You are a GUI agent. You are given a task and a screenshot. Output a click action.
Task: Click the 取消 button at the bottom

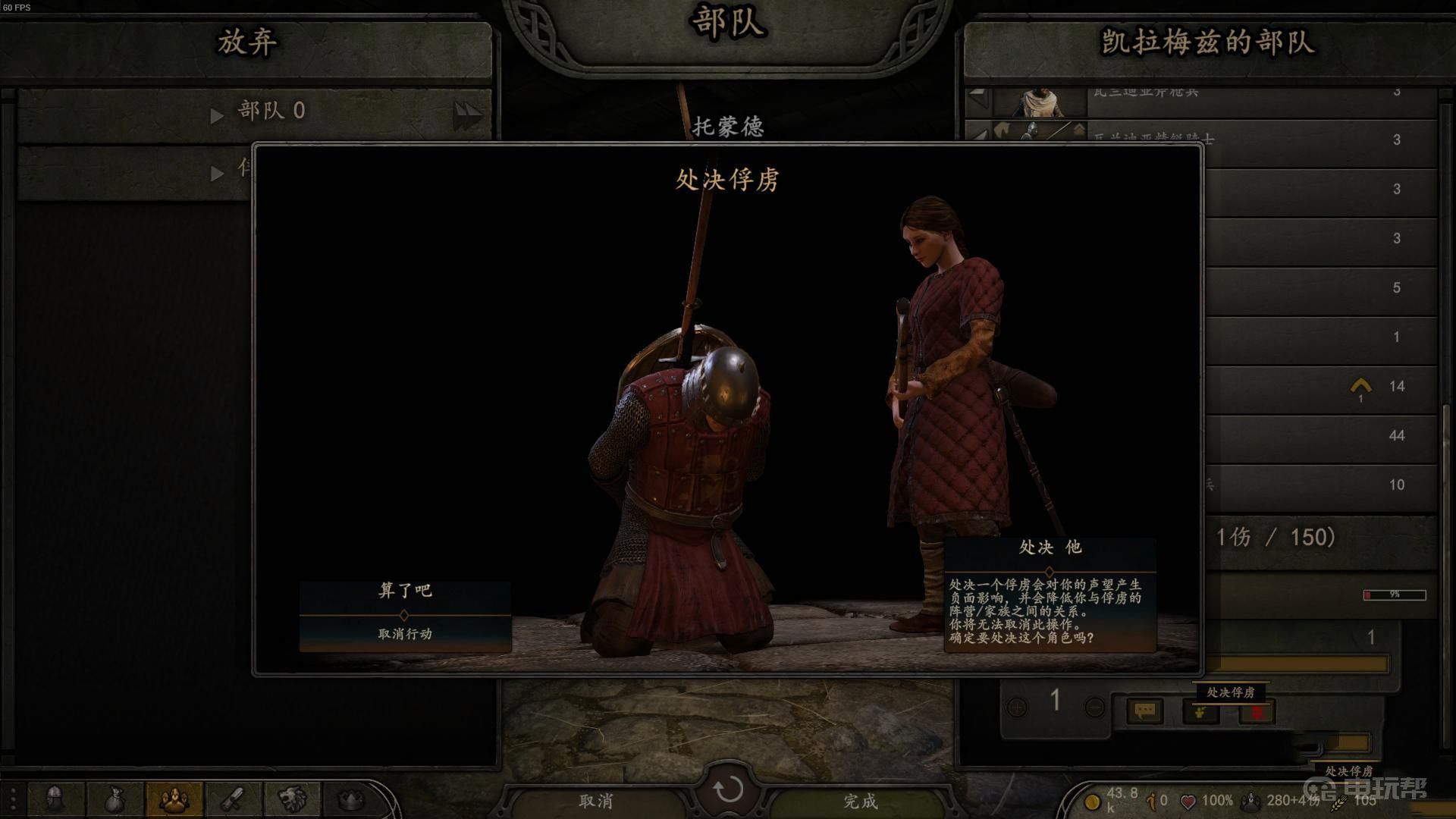[x=596, y=801]
